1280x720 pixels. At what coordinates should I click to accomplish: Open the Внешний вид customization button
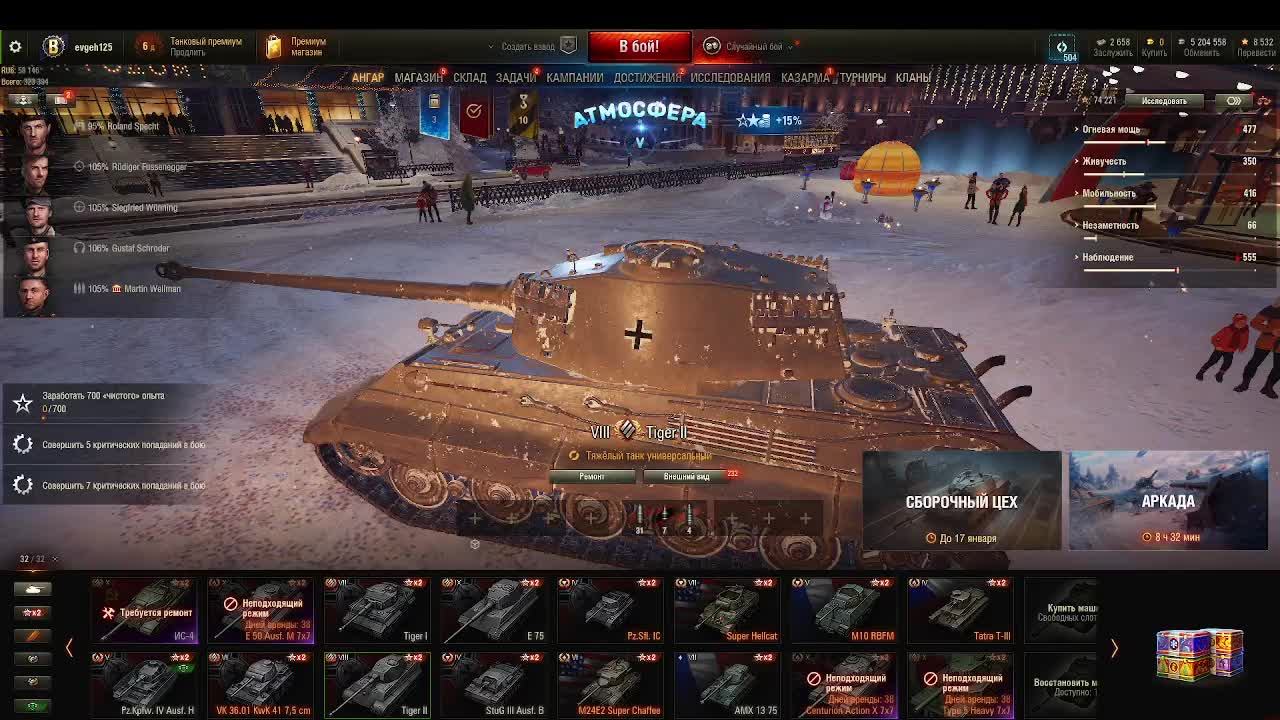click(687, 477)
